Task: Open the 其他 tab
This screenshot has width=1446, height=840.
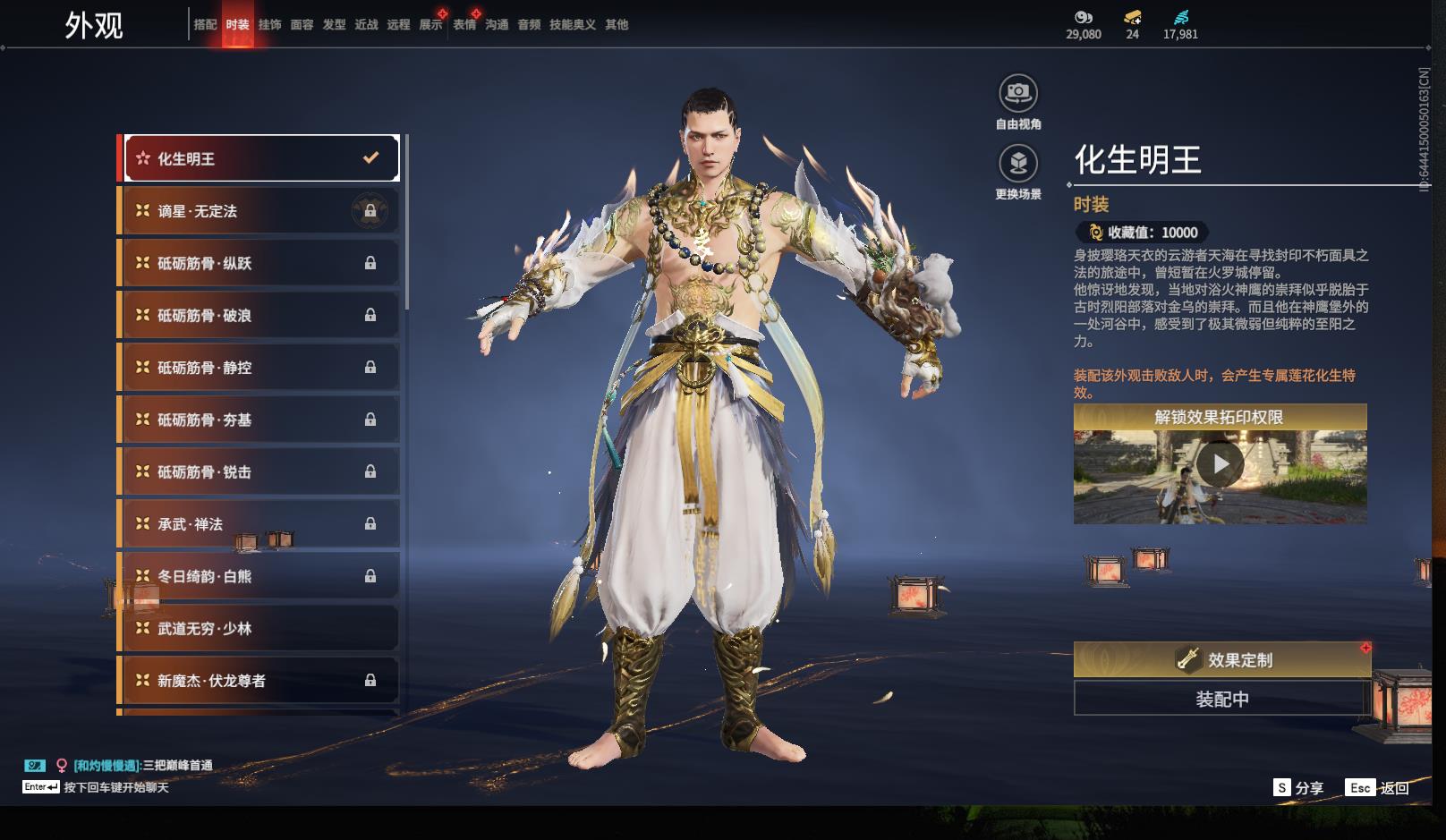Action: pyautogui.click(x=617, y=25)
